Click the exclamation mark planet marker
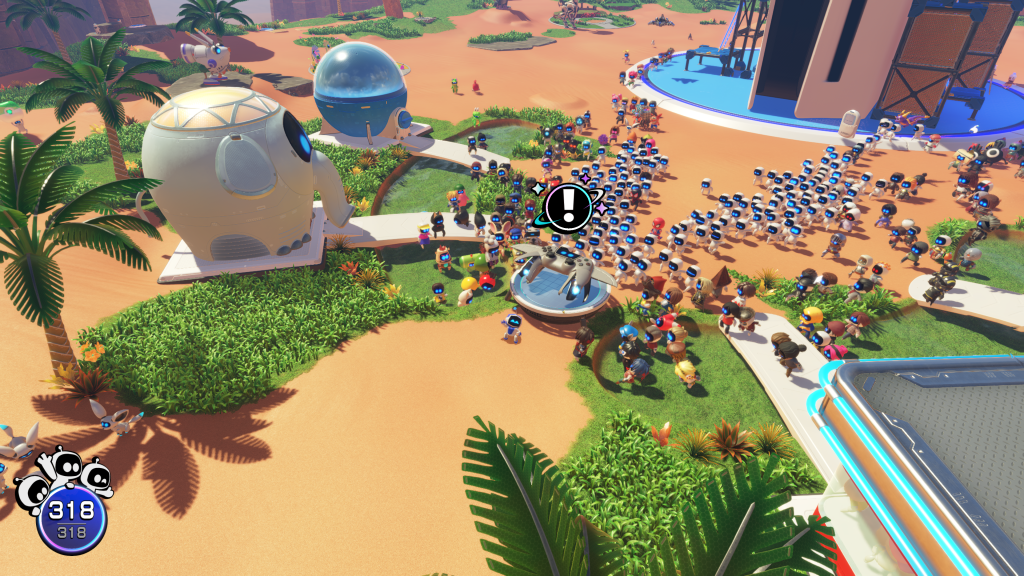This screenshot has width=1024, height=576. [x=568, y=206]
